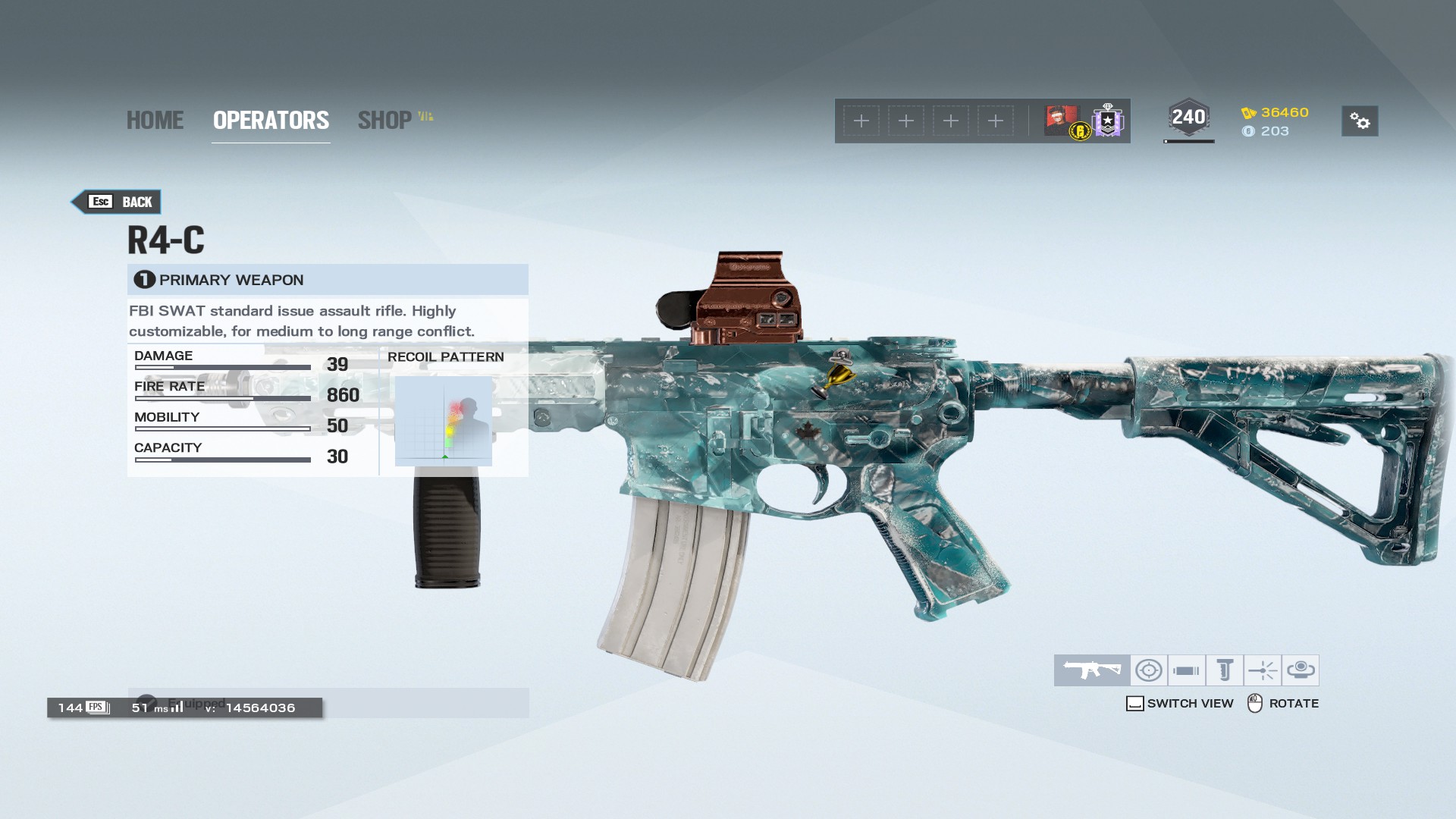The image size is (1456, 819).
Task: Switch to the HOME tab
Action: [155, 120]
